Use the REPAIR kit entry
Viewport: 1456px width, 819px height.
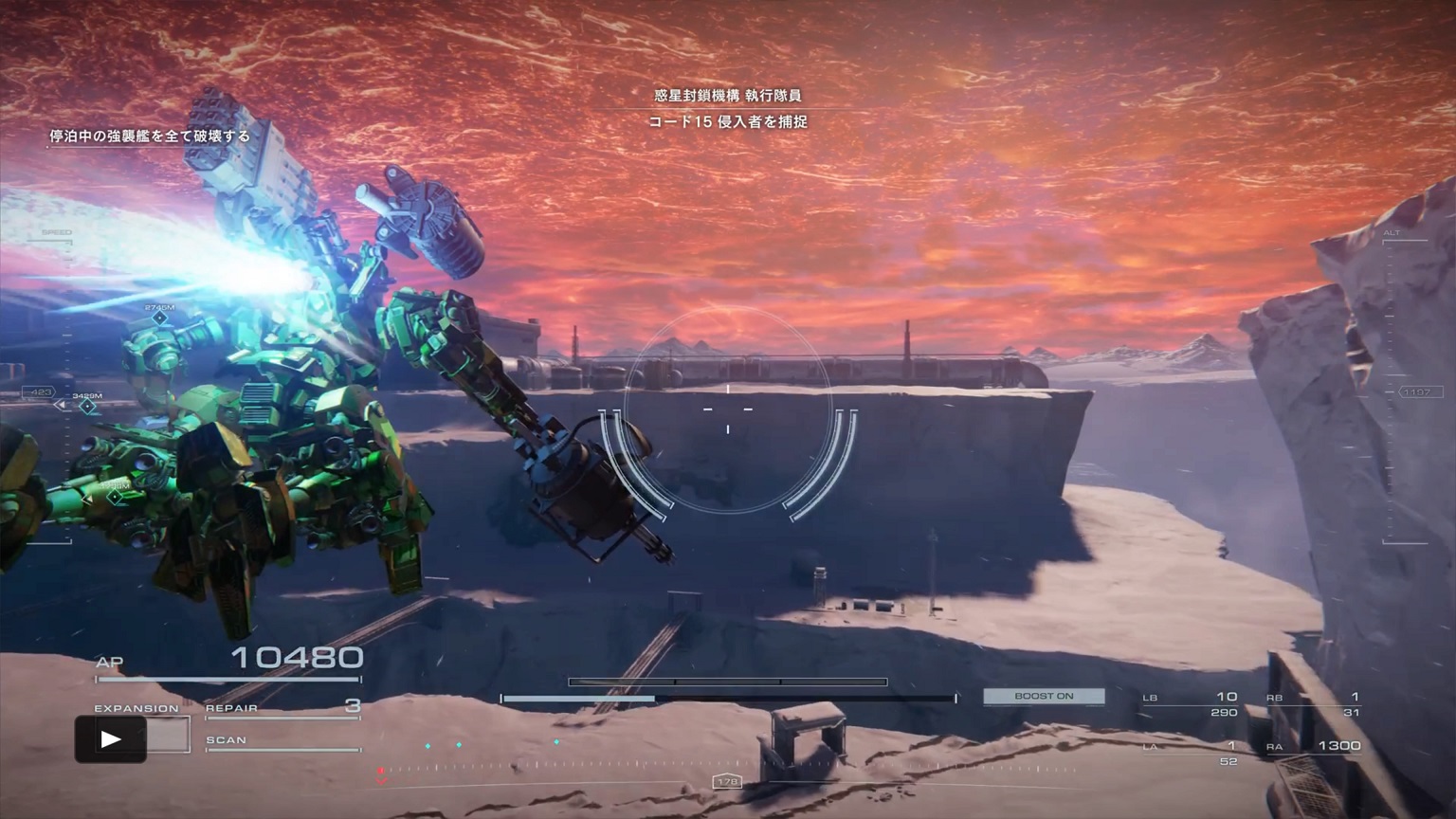[x=282, y=707]
